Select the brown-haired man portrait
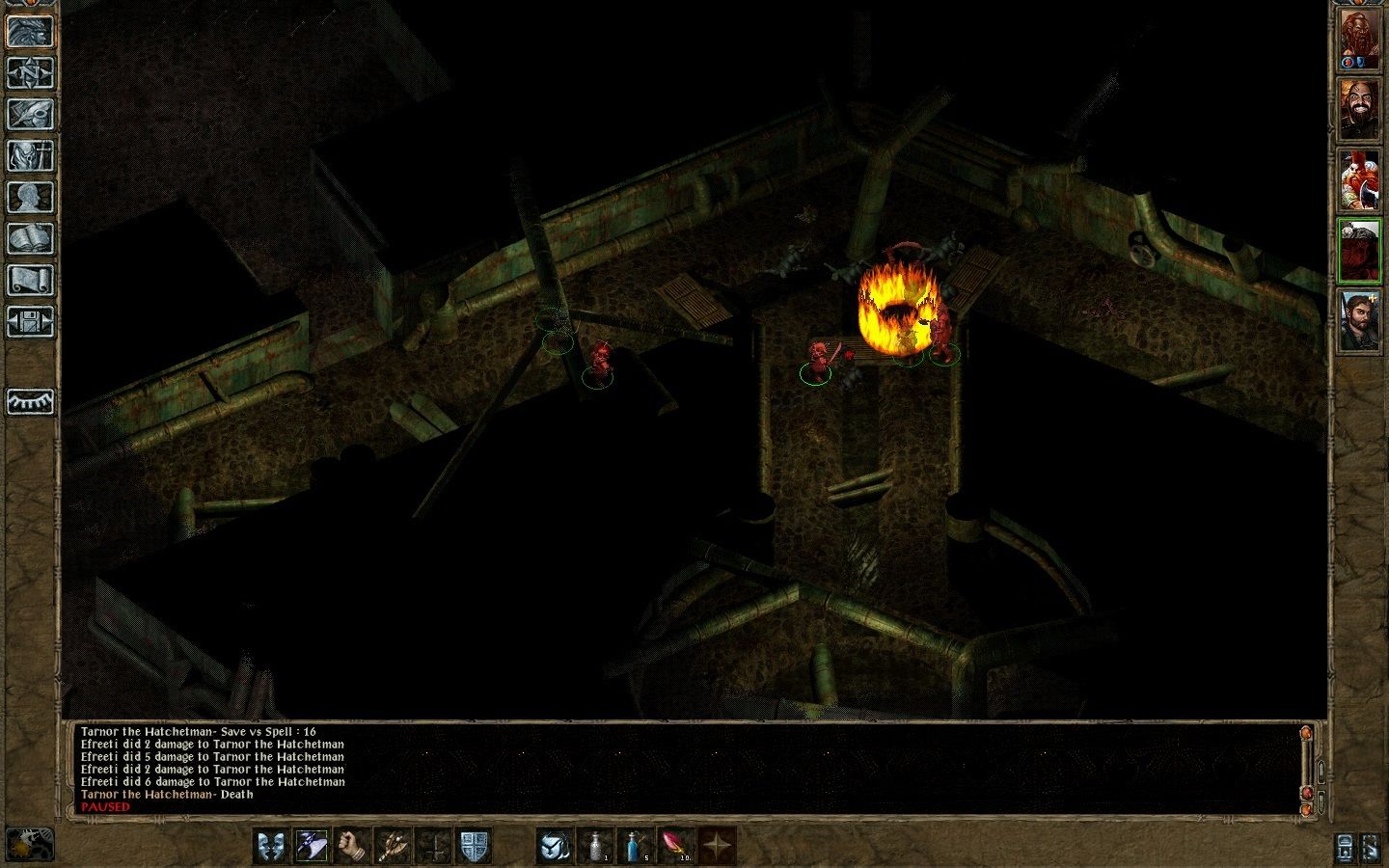1389x868 pixels. tap(1358, 321)
